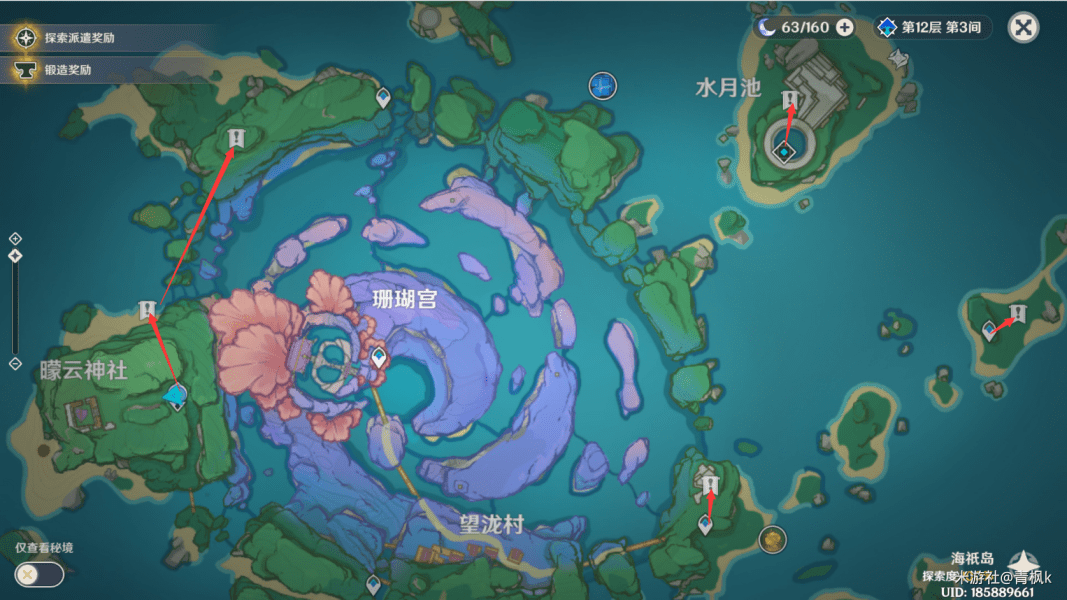The height and width of the screenshot is (600, 1067).
Task: Close the map with the X button
Action: [1023, 27]
